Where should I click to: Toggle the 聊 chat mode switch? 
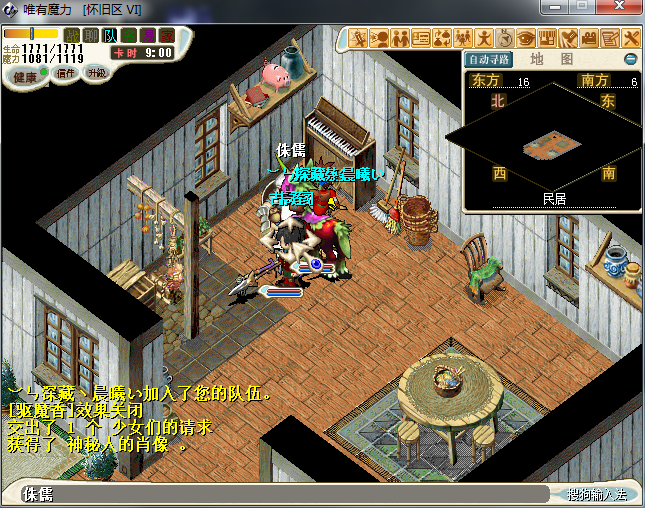[90, 35]
